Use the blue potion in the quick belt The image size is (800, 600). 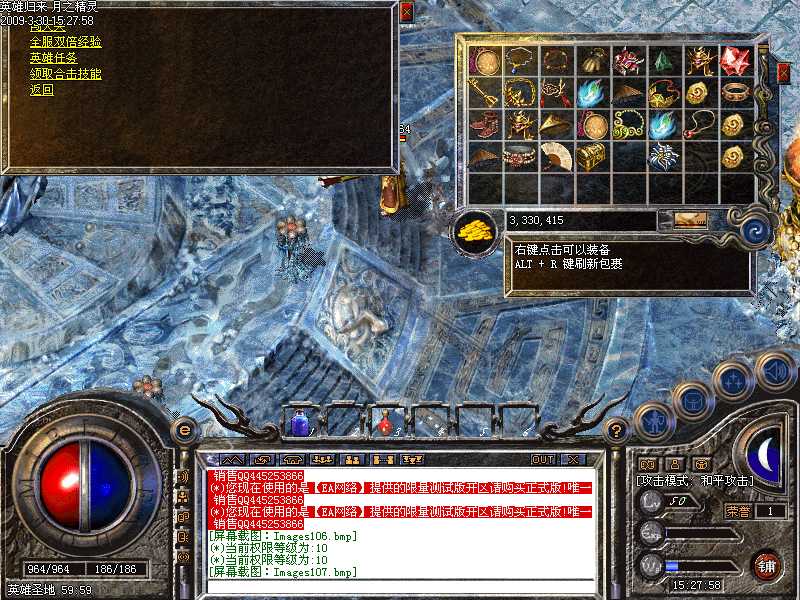pos(299,424)
